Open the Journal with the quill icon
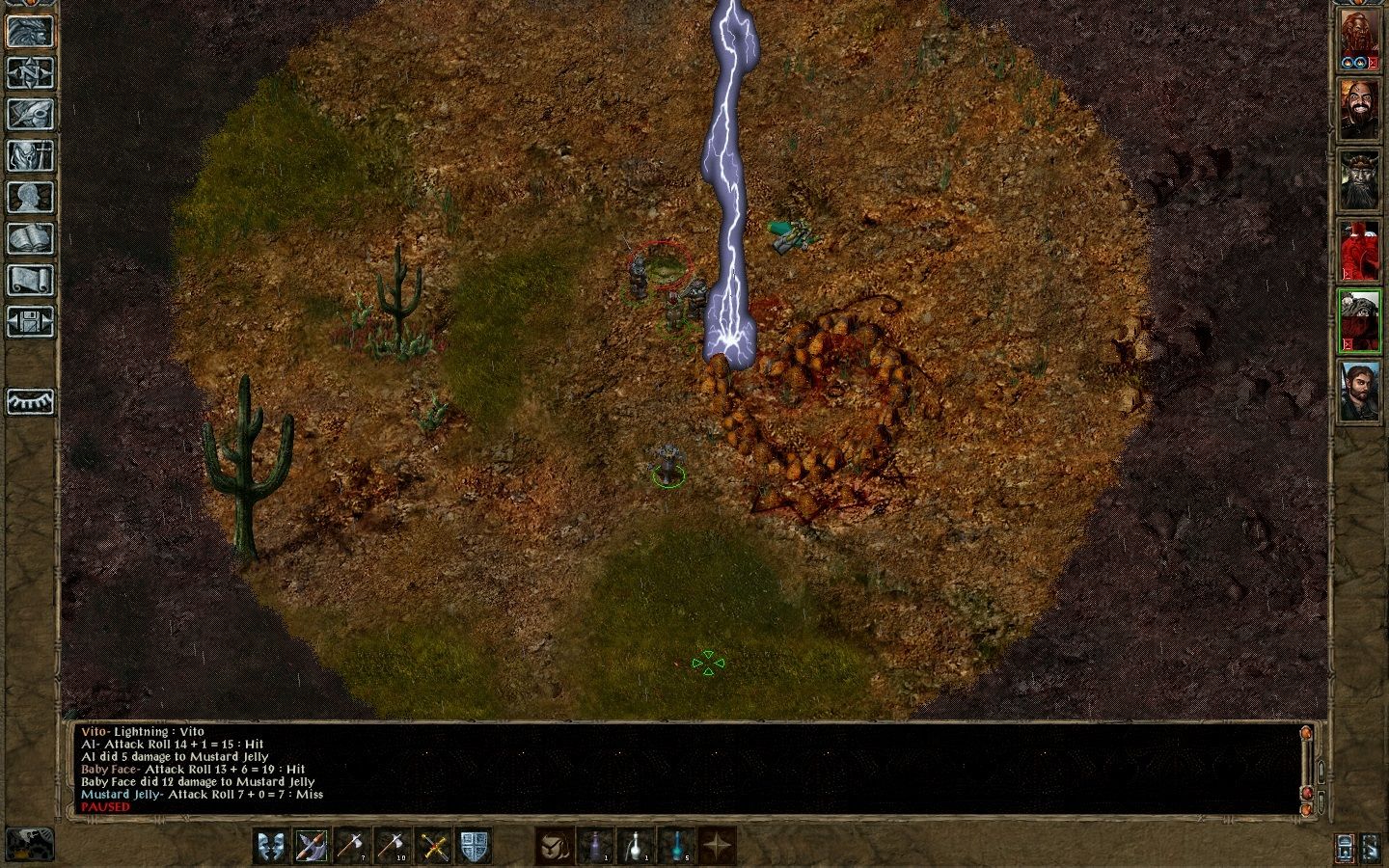The width and height of the screenshot is (1389, 868). coord(30,113)
